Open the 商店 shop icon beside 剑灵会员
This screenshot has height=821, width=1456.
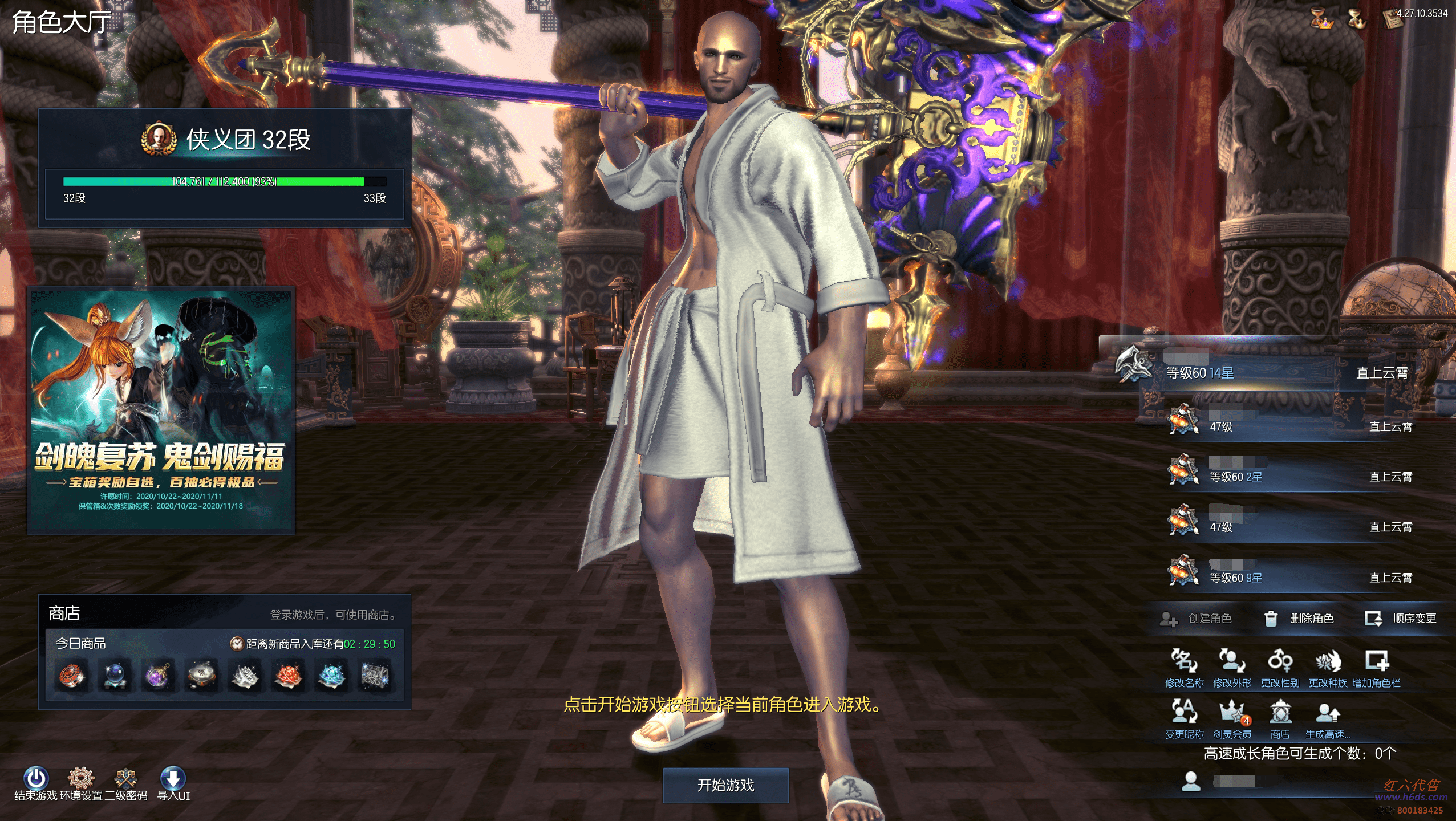pyautogui.click(x=1280, y=718)
